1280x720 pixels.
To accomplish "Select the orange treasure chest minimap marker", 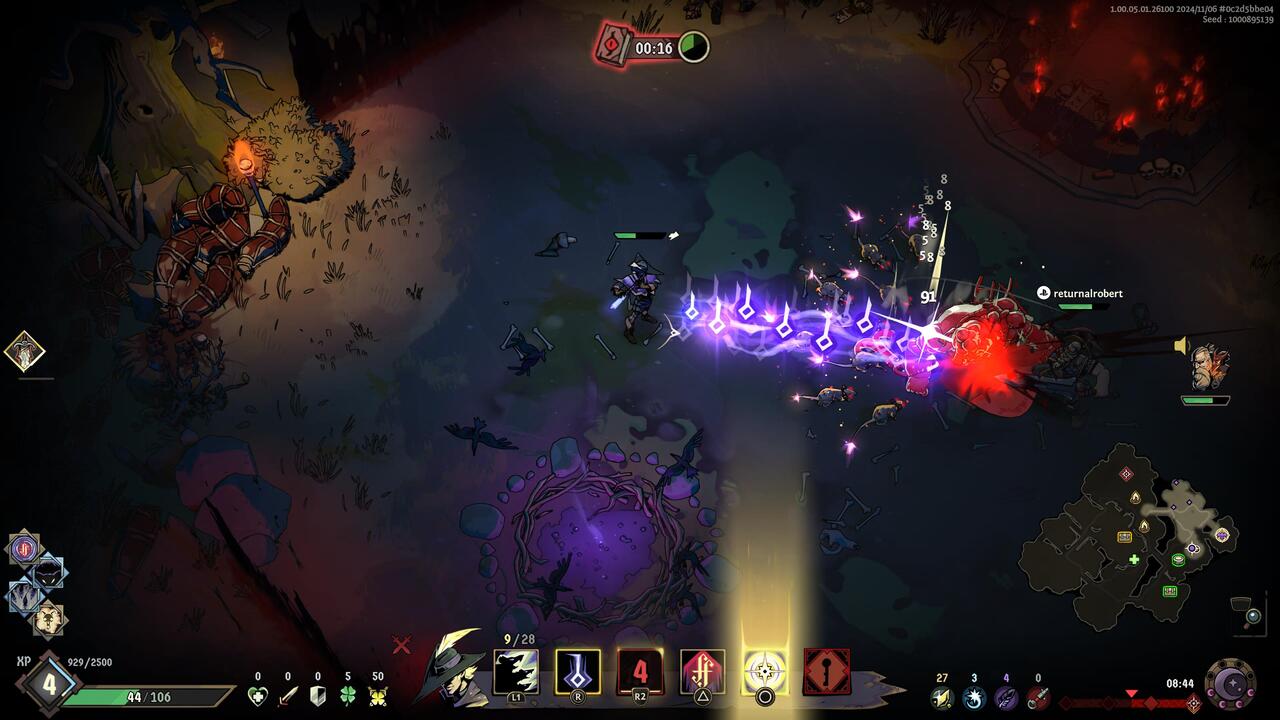I will click(1125, 537).
